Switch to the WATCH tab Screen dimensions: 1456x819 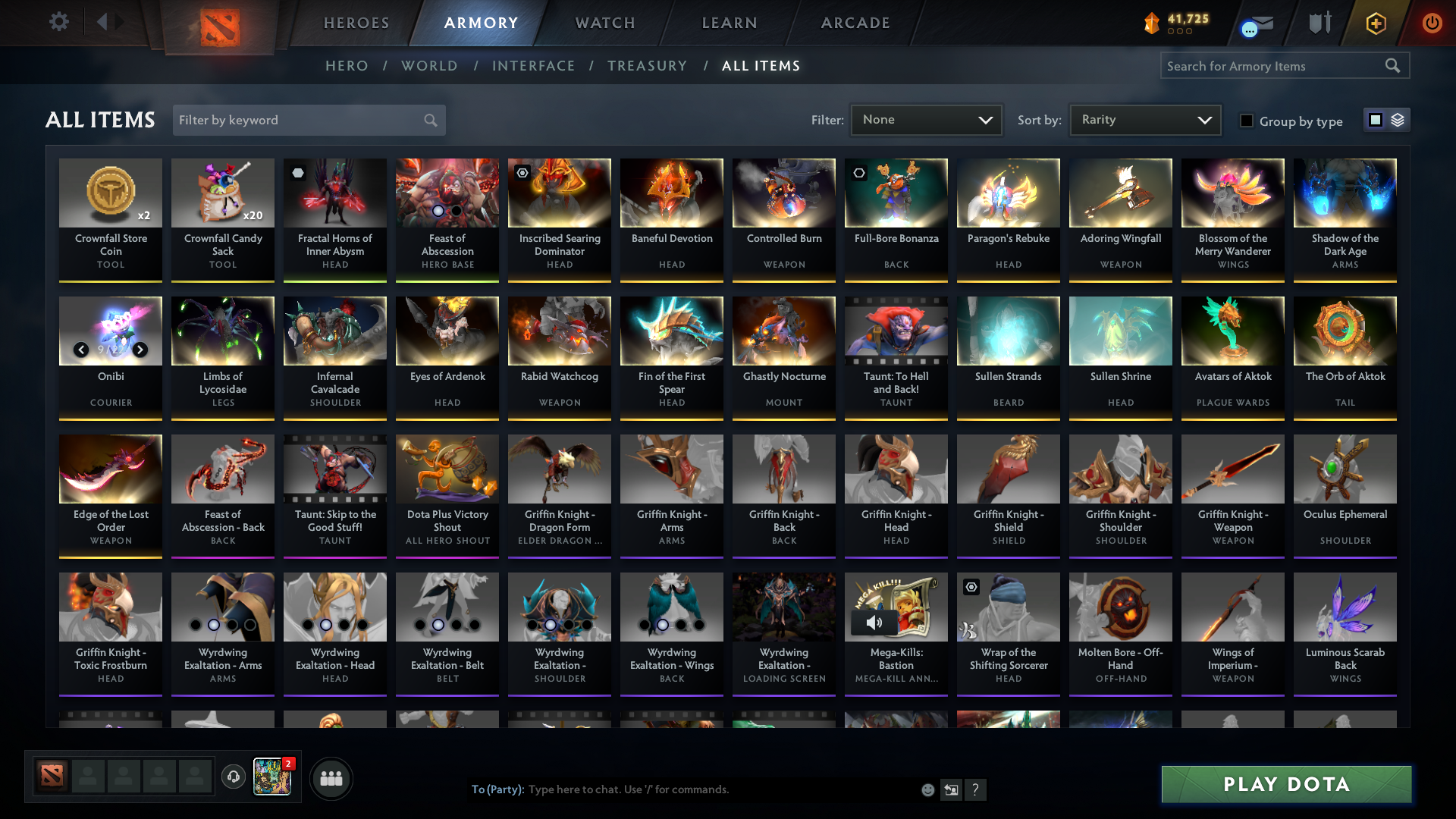click(x=604, y=23)
